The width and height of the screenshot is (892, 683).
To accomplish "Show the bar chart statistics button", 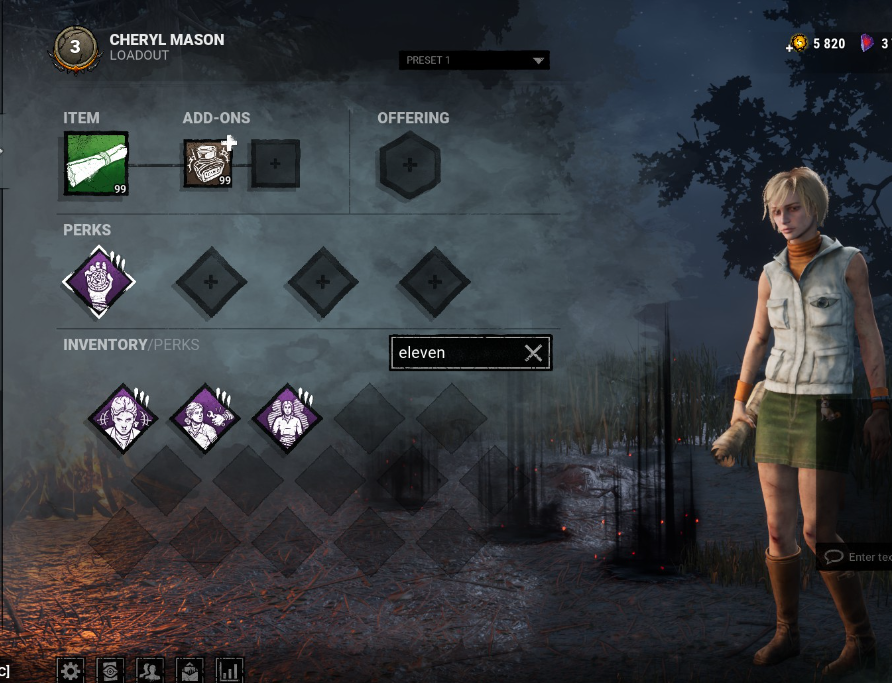I will click(x=230, y=670).
